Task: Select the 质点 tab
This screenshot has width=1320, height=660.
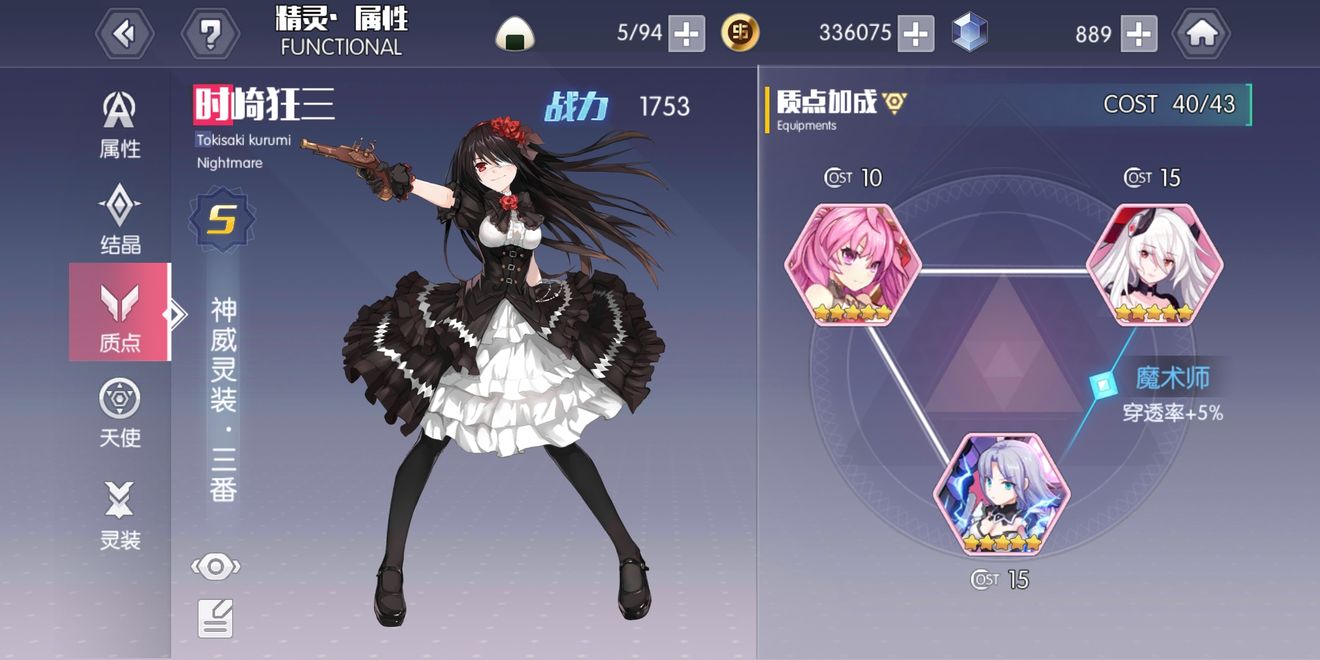Action: point(120,316)
